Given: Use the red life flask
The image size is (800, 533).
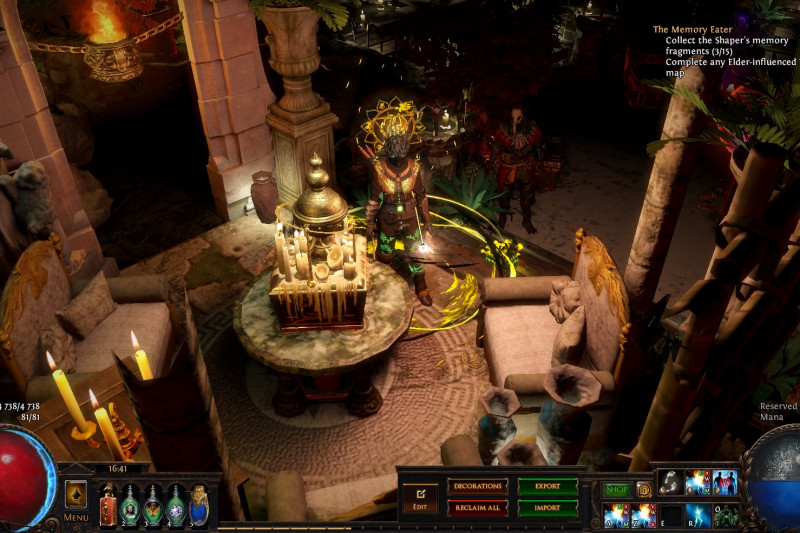Looking at the screenshot, I should 108,505.
